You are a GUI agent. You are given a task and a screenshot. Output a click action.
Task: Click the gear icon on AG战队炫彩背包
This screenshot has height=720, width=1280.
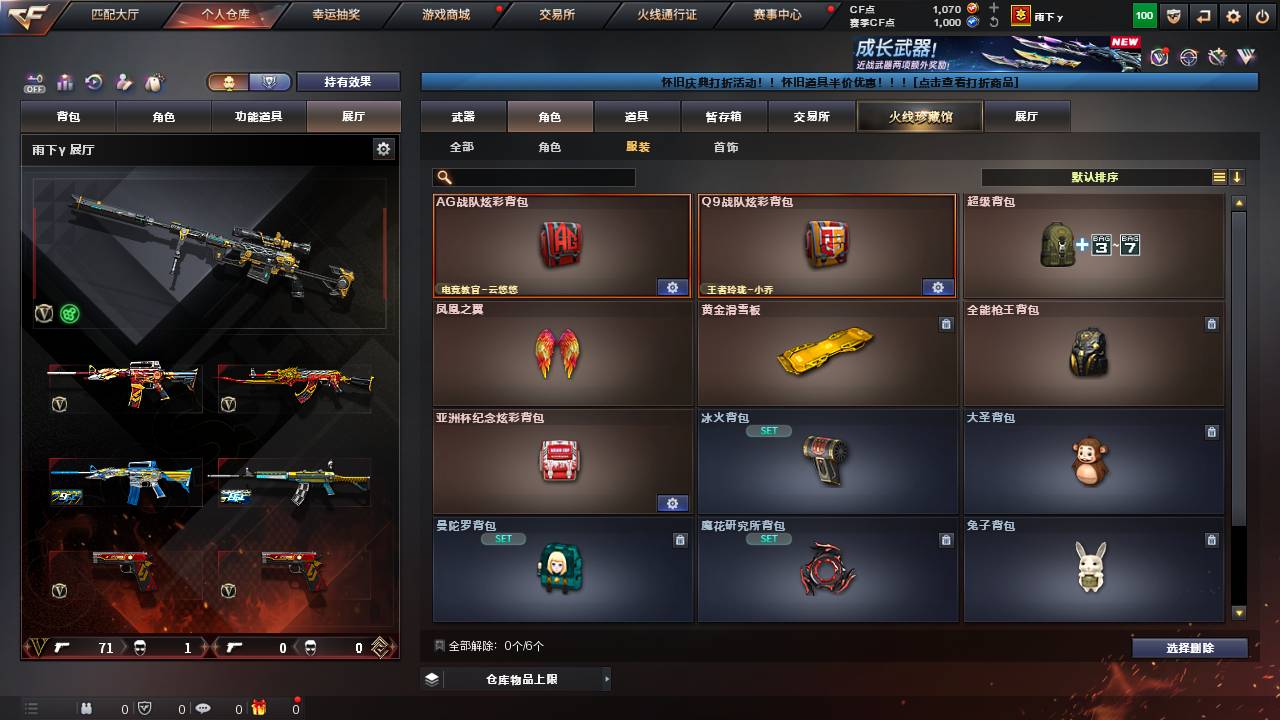tap(672, 287)
